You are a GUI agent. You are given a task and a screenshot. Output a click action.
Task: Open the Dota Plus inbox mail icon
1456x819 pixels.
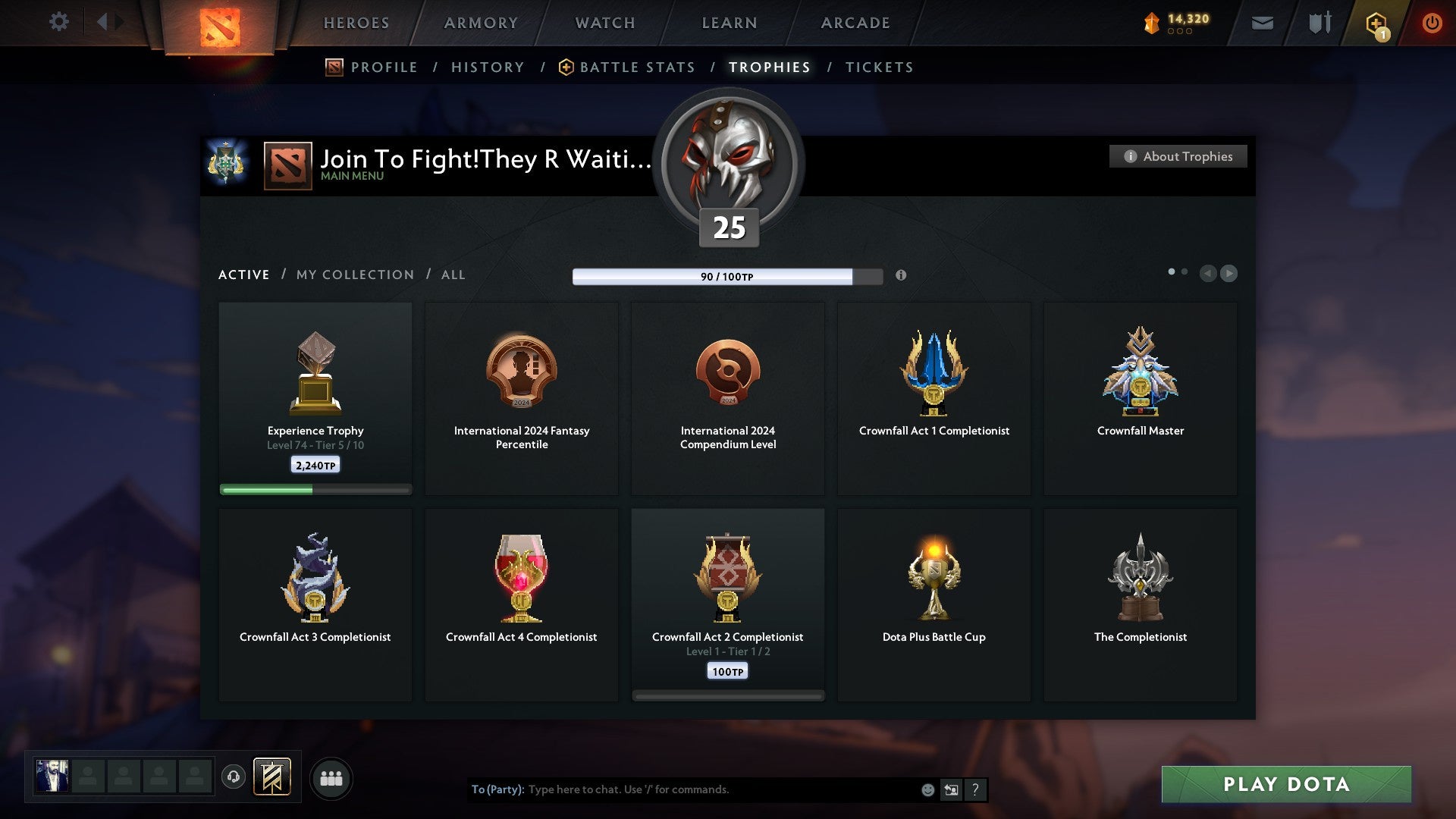[x=1262, y=23]
